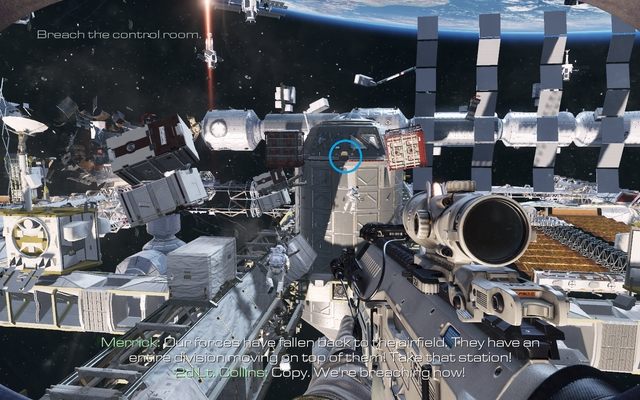Select the blue circular objective waypoint marker
The width and height of the screenshot is (640, 400).
click(346, 154)
